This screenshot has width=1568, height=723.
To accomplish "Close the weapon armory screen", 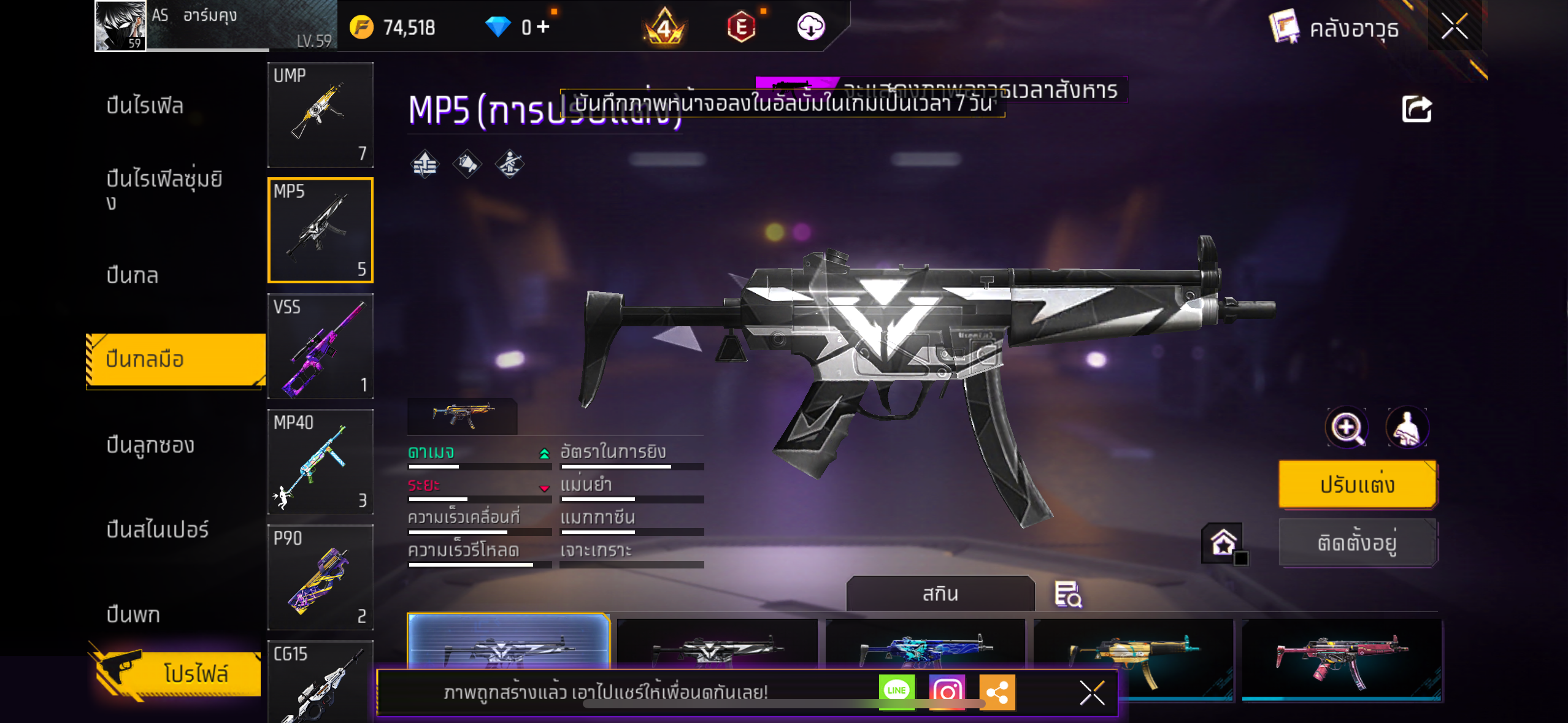I will pyautogui.click(x=1454, y=26).
